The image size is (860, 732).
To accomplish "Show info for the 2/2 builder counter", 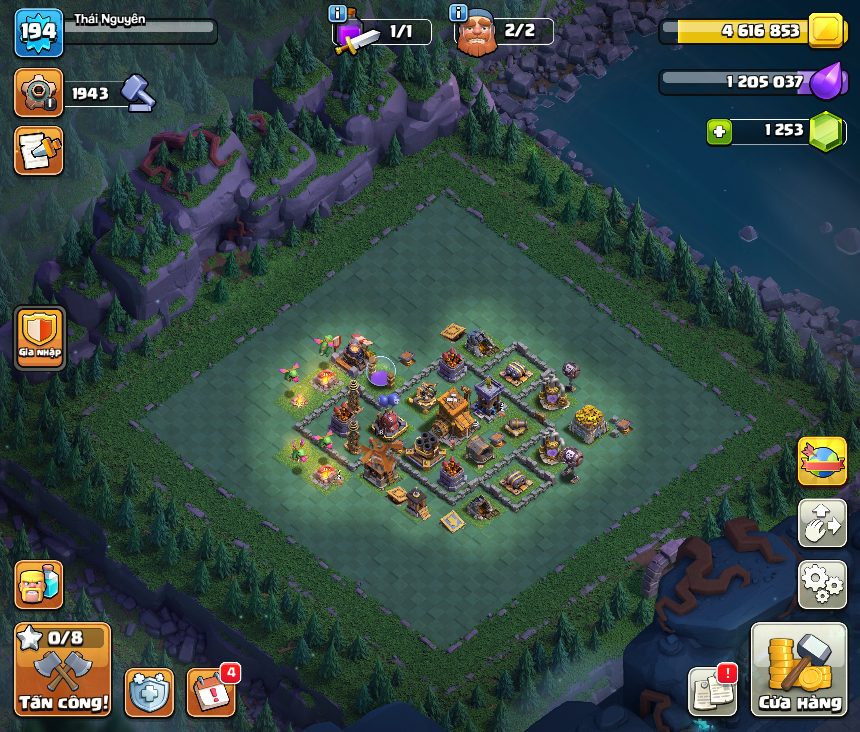I will [459, 14].
